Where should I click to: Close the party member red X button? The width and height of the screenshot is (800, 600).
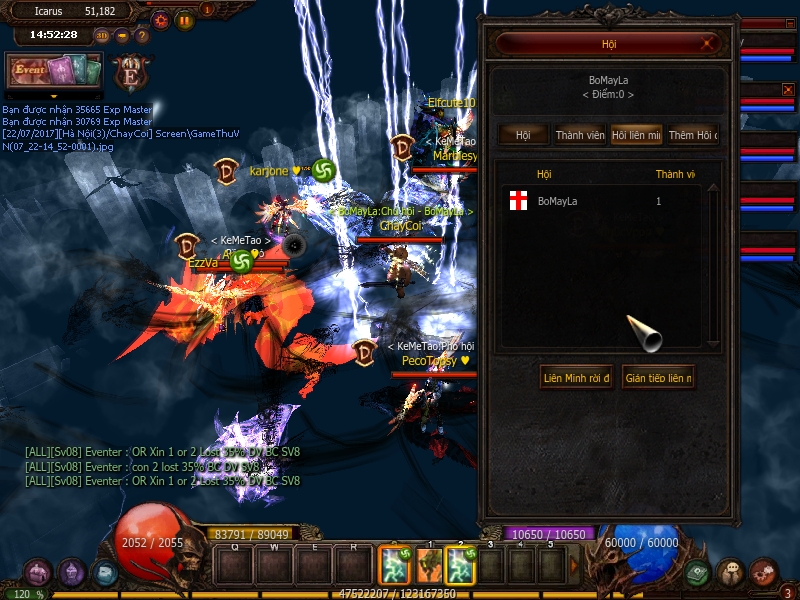point(788,90)
